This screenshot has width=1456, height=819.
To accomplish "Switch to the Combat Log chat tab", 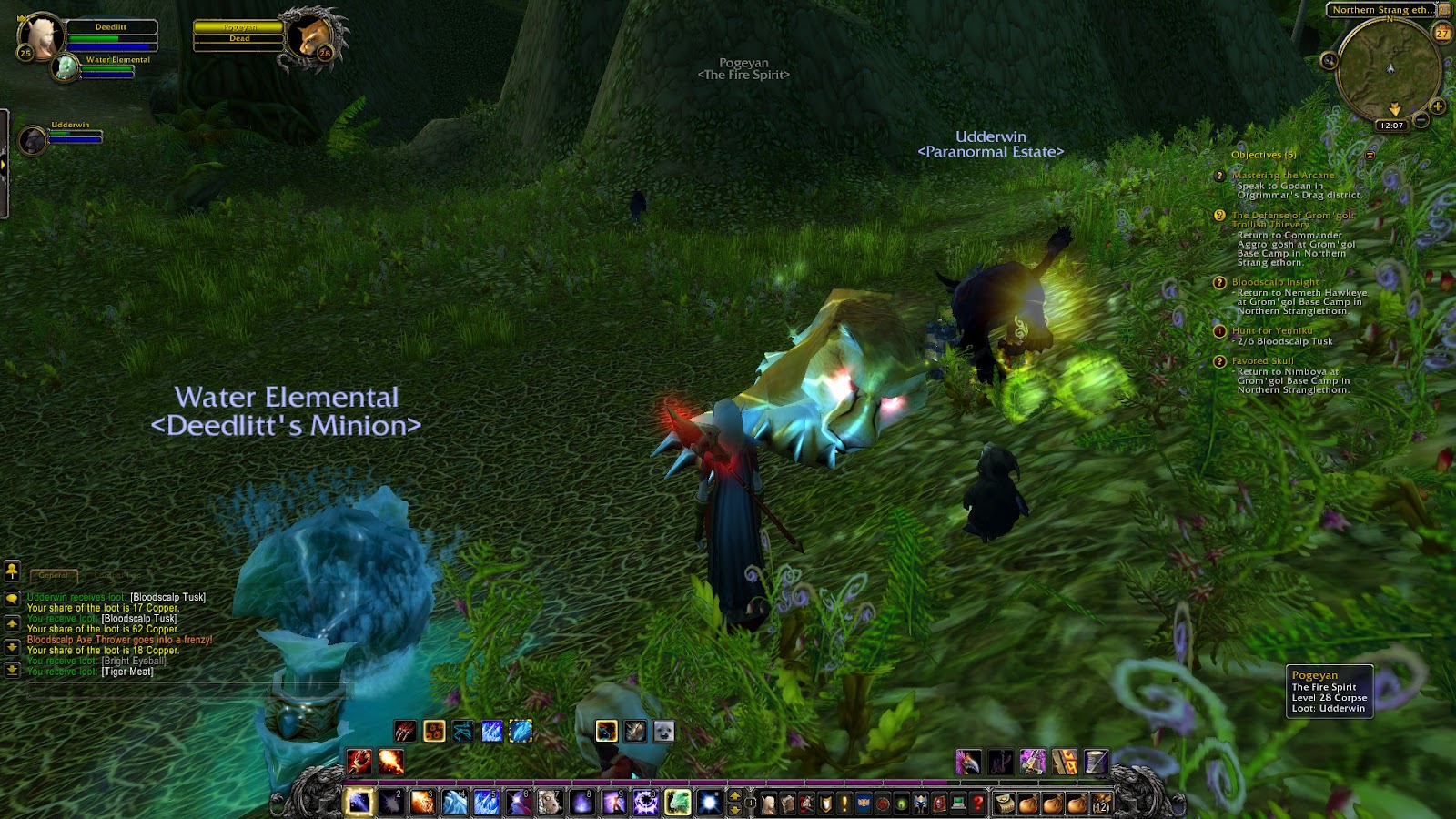I will (116, 575).
